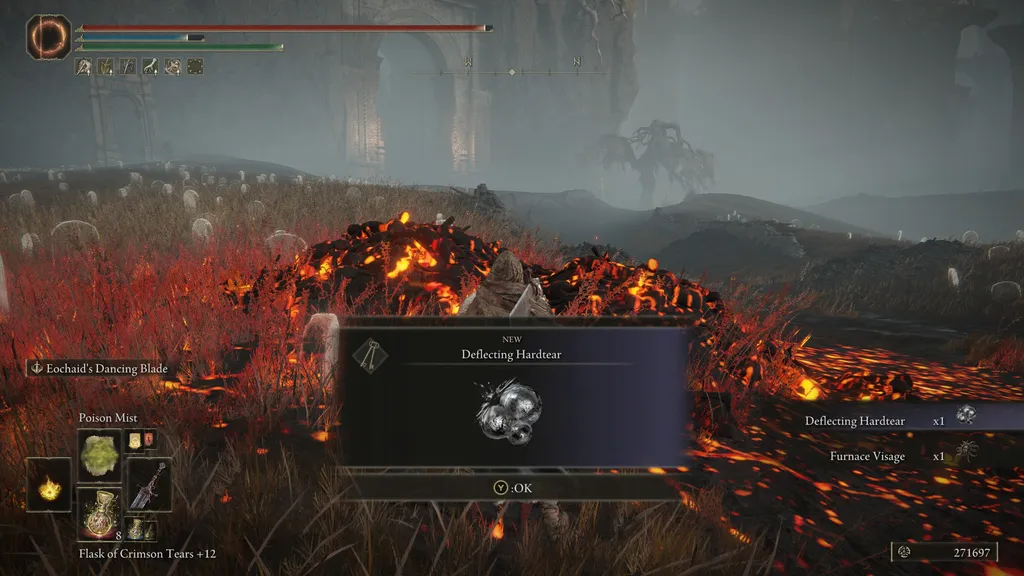1024x576 pixels.
Task: Select the small quick pouch flask icons
Action: (x=141, y=440)
